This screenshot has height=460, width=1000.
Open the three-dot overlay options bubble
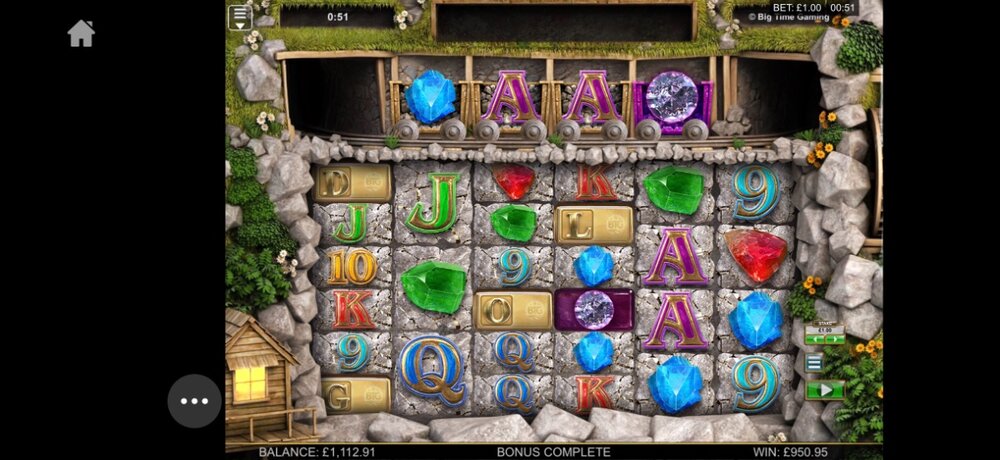tap(194, 401)
